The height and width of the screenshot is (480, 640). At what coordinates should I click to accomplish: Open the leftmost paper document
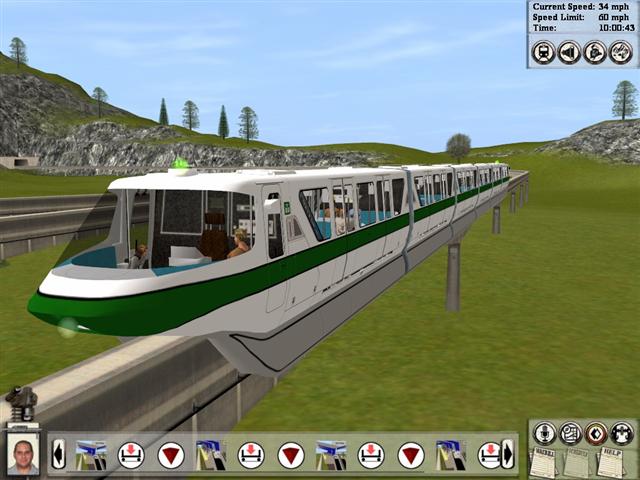point(544,462)
